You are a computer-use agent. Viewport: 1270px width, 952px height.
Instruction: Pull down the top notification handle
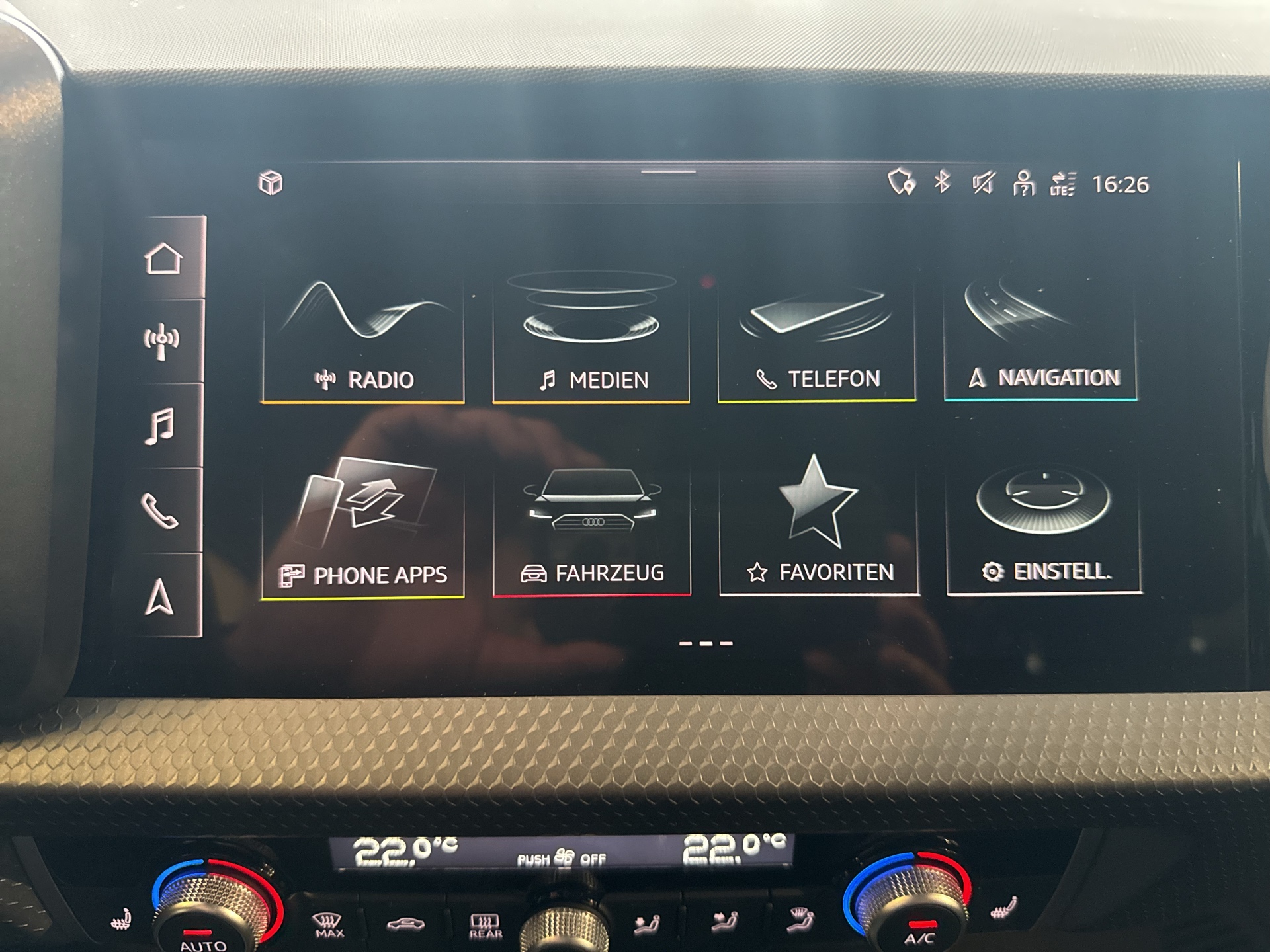(668, 172)
